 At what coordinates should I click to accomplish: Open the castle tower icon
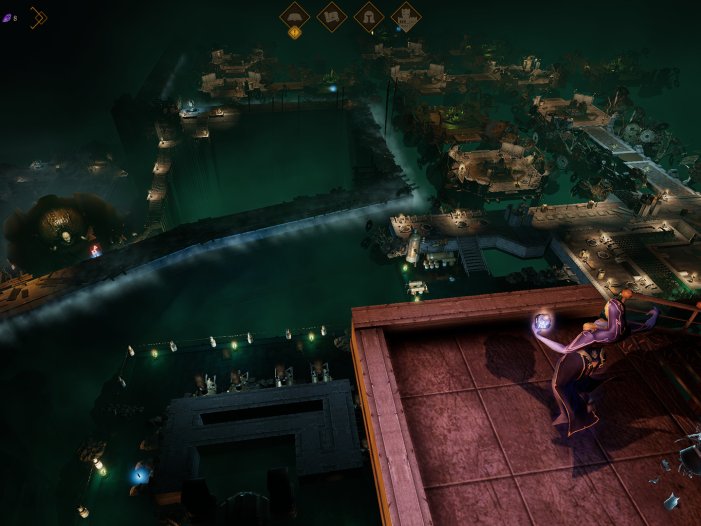405,16
